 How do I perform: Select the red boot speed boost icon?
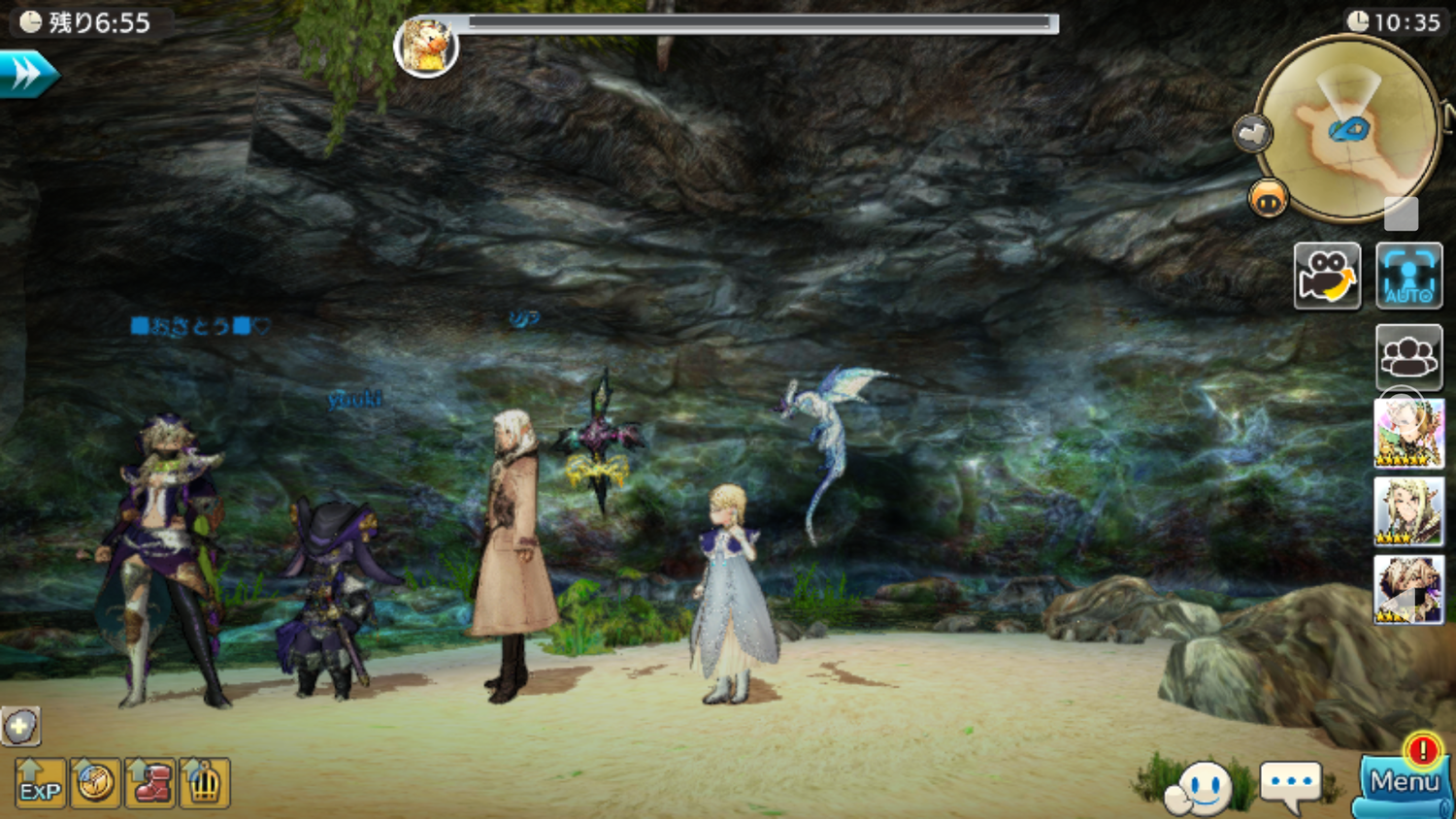point(150,783)
